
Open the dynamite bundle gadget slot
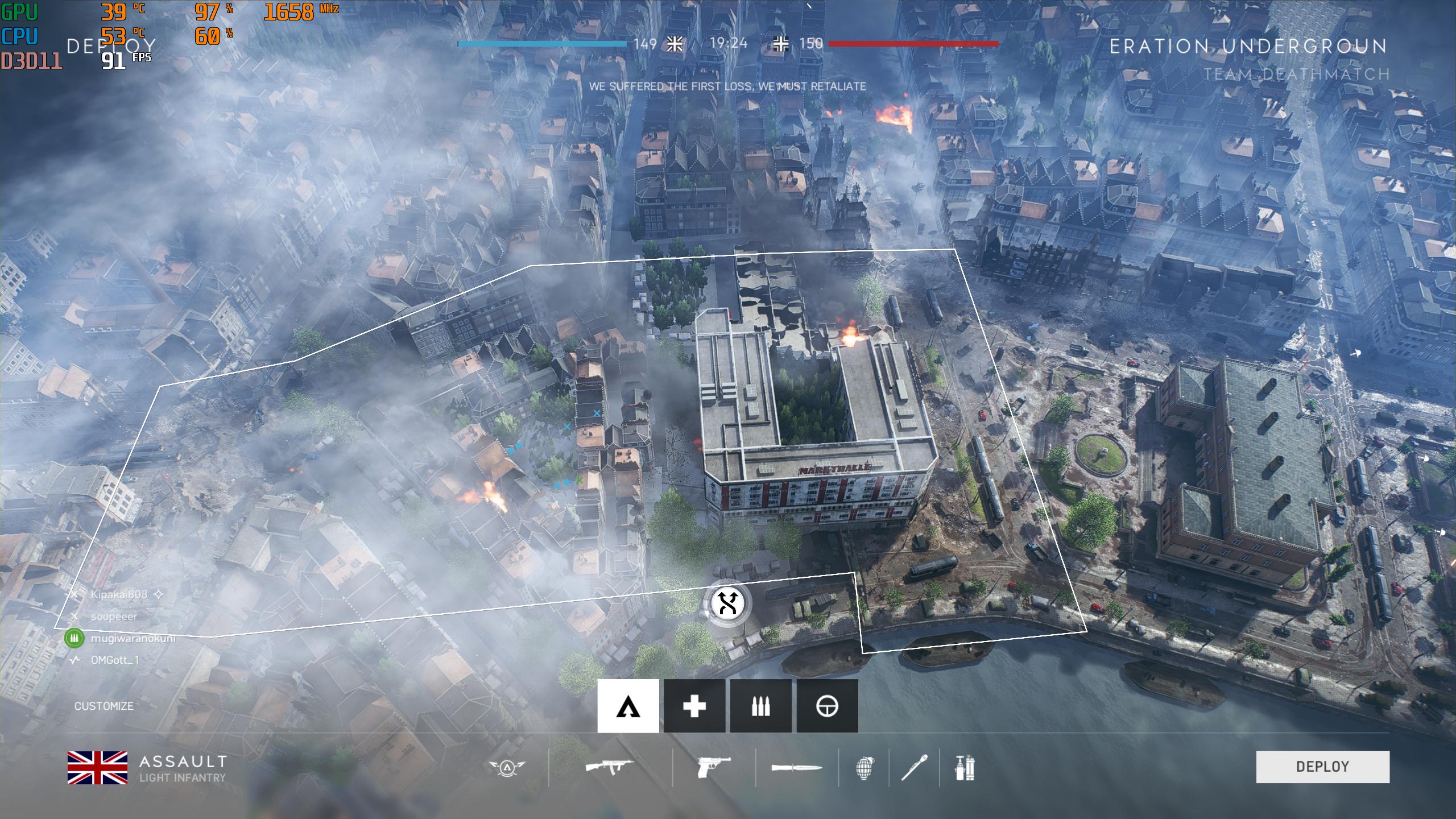click(x=965, y=767)
